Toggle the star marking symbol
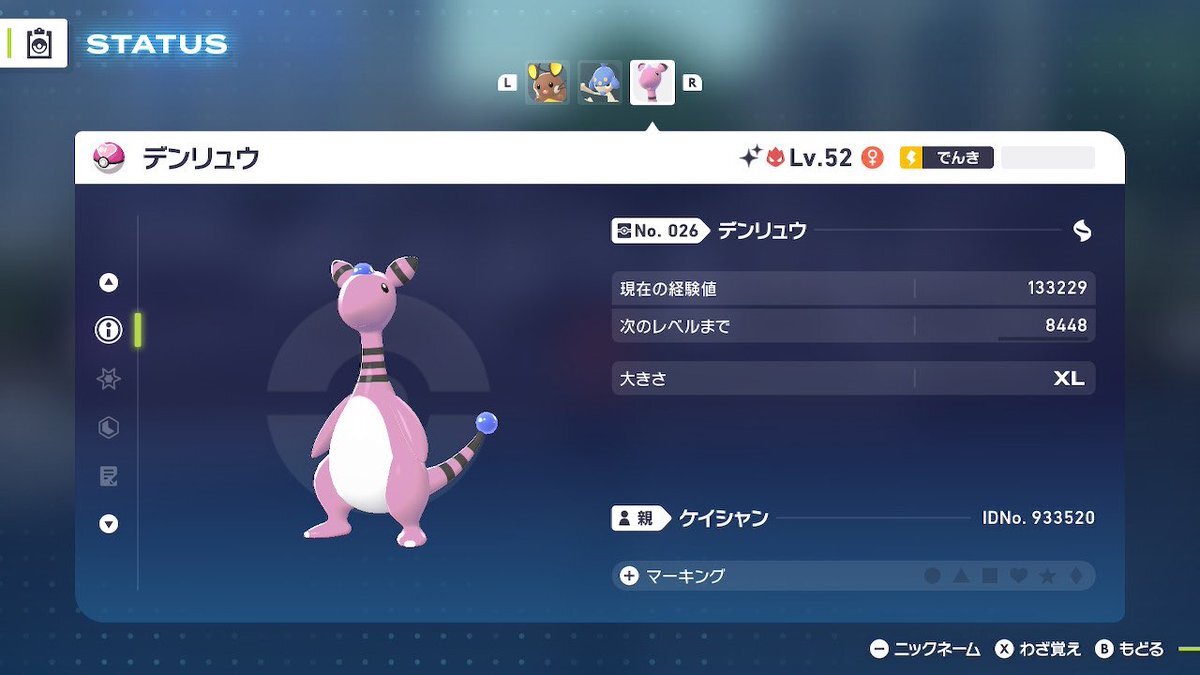The height and width of the screenshot is (675, 1200). pos(1047,576)
